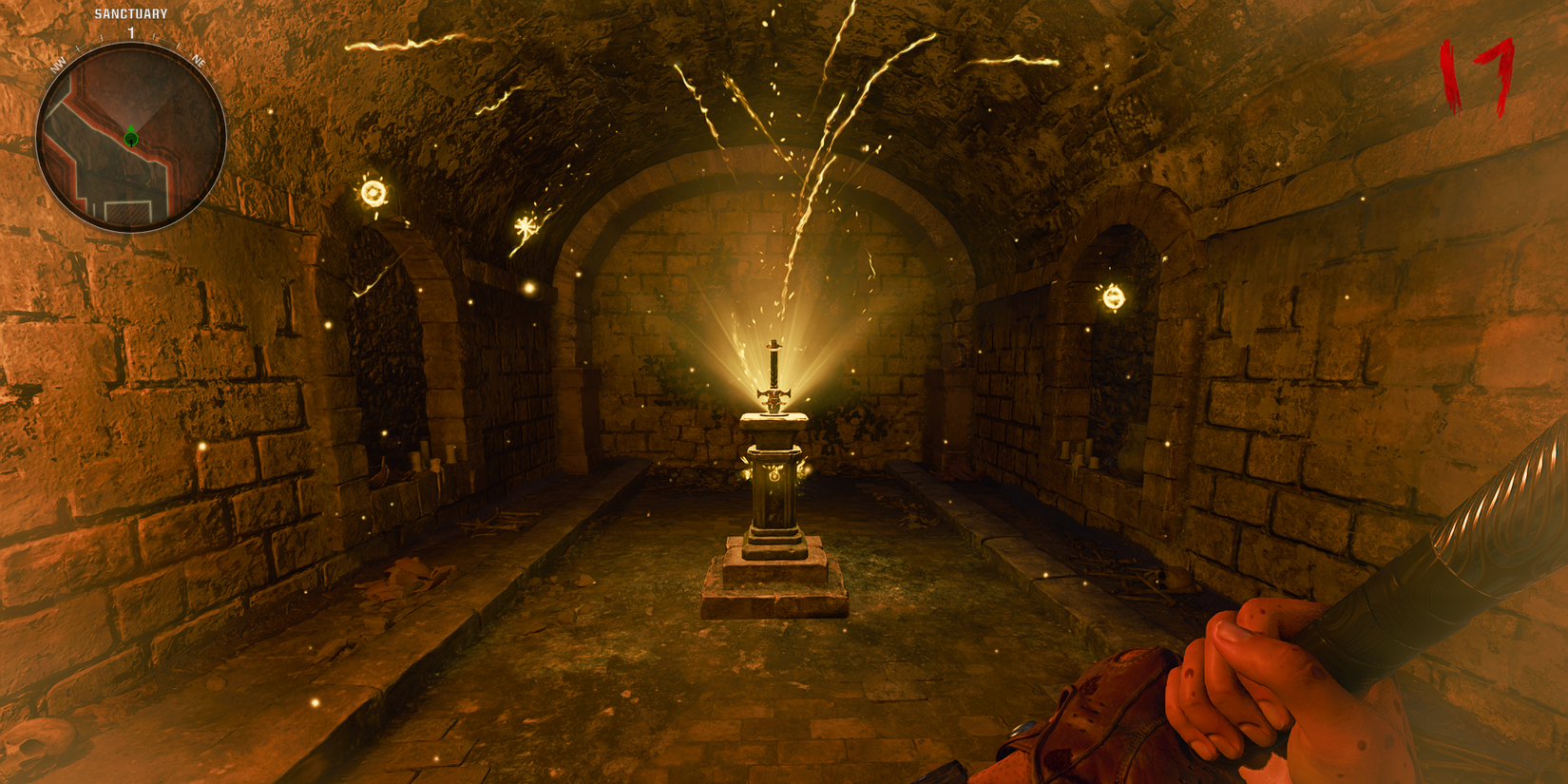
Task: Click the SANCTUARY label above the minimap
Action: click(131, 12)
